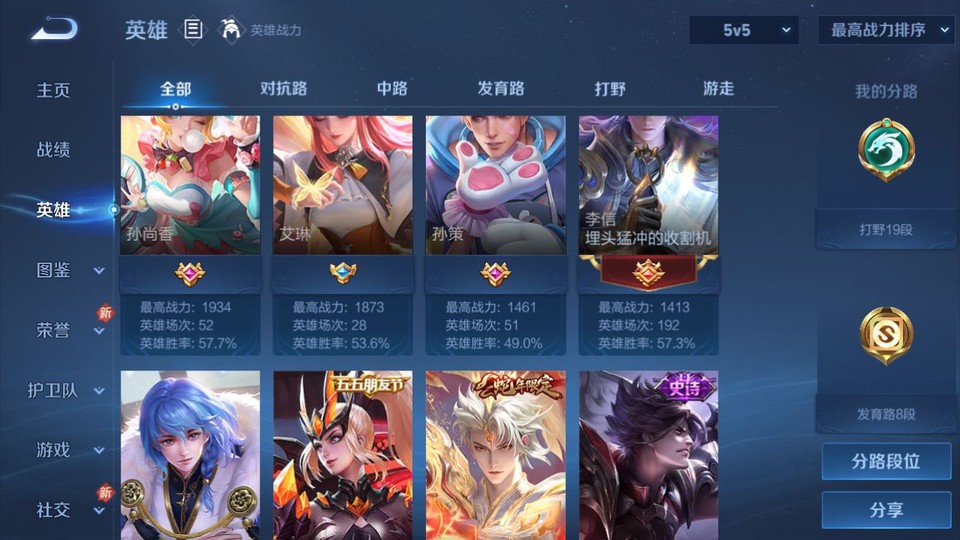Open the 主页 sidebar entry
Viewport: 960px width, 540px height.
(x=54, y=90)
